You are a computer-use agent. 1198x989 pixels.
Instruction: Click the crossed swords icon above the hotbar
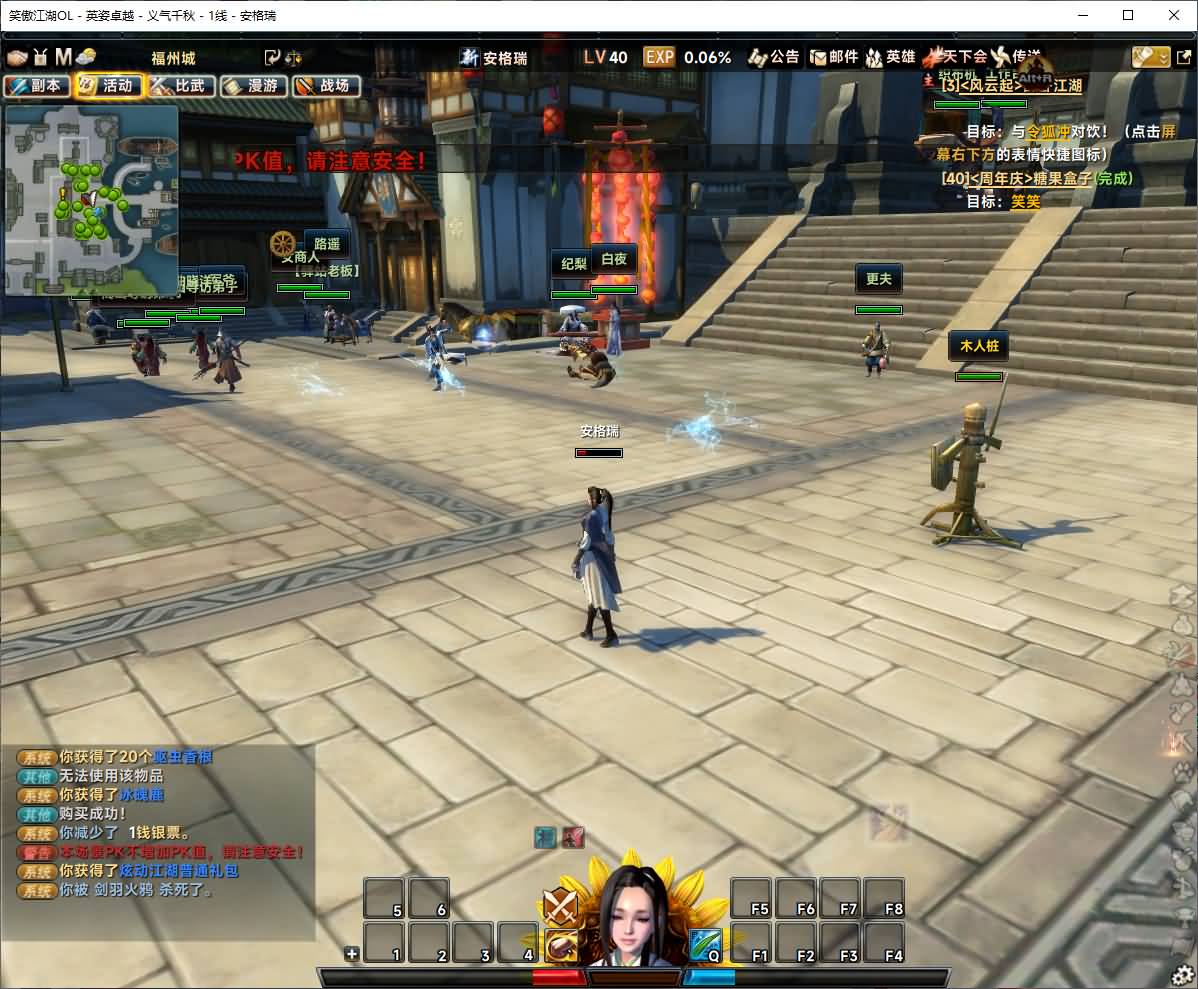(x=559, y=906)
